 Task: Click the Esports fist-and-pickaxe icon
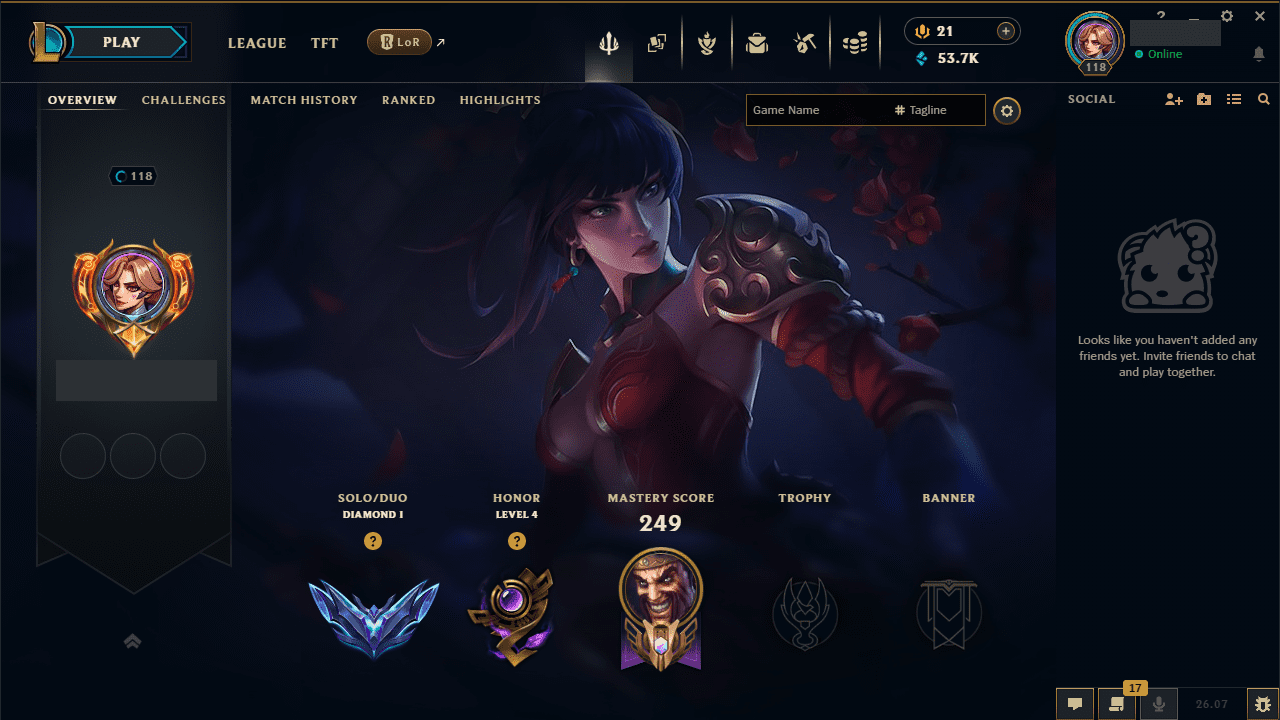(805, 43)
